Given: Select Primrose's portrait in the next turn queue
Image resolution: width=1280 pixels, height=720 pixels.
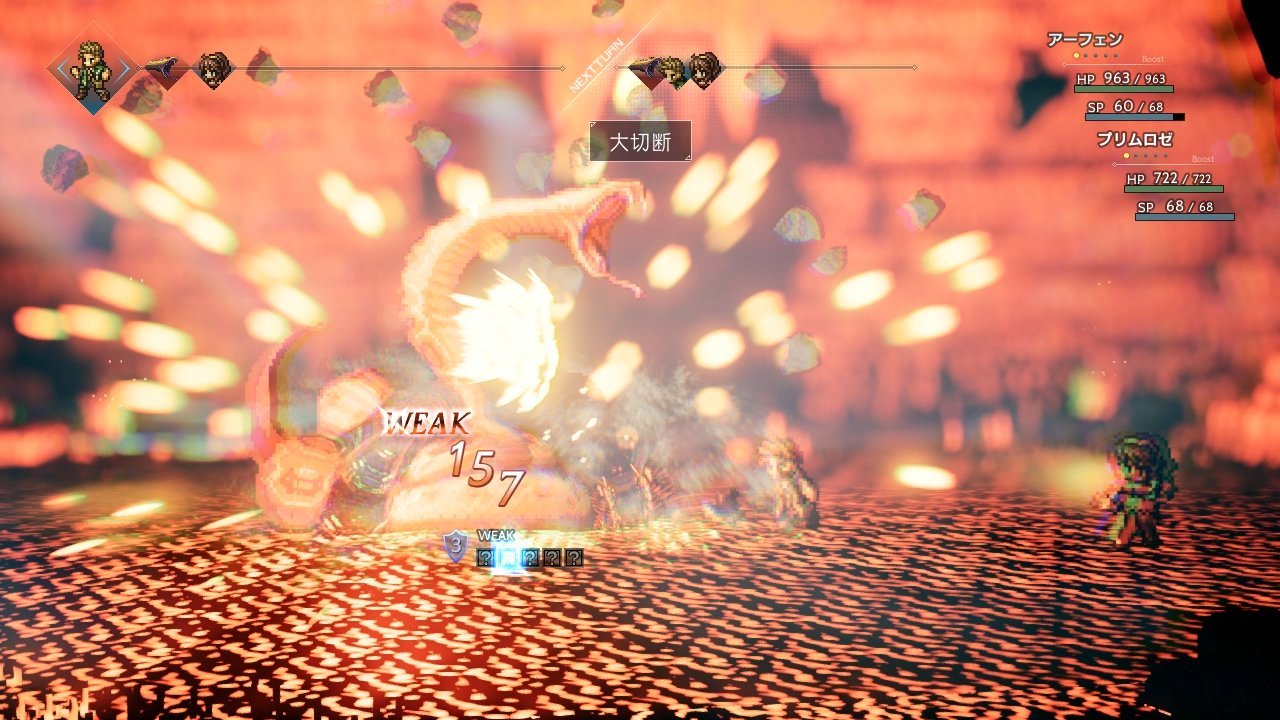Looking at the screenshot, I should coord(704,69).
